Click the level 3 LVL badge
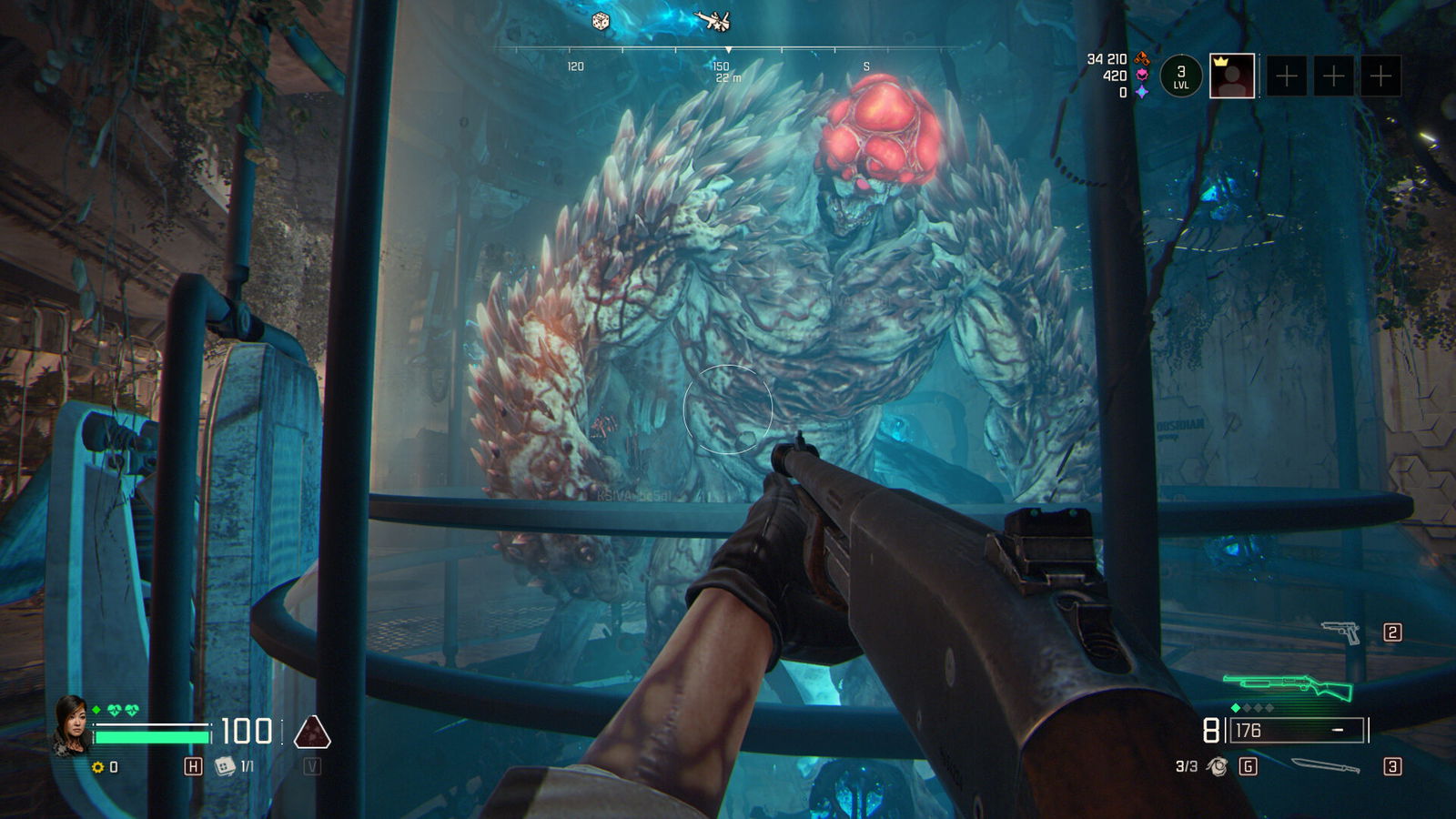This screenshot has height=819, width=1456. [1181, 76]
